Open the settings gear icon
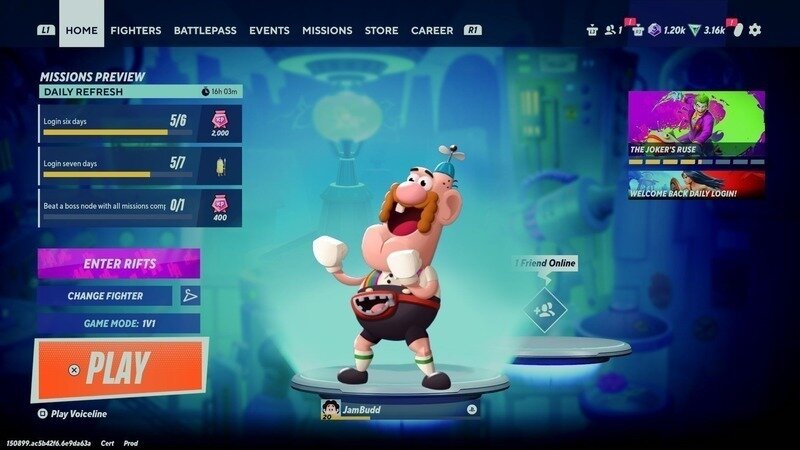800x450 pixels. click(x=755, y=30)
